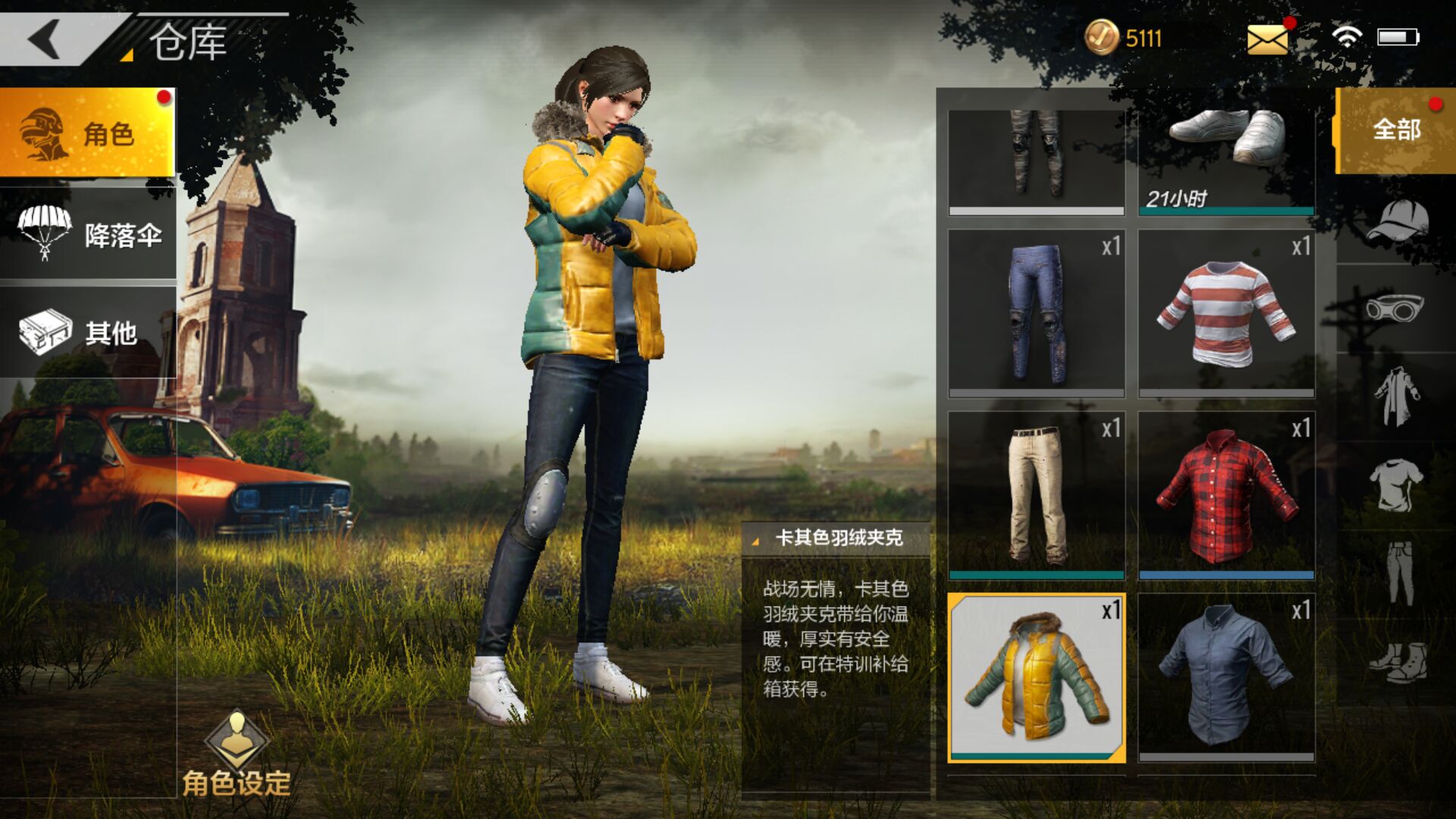
Task: Select the khaki pants item
Action: pos(1036,494)
